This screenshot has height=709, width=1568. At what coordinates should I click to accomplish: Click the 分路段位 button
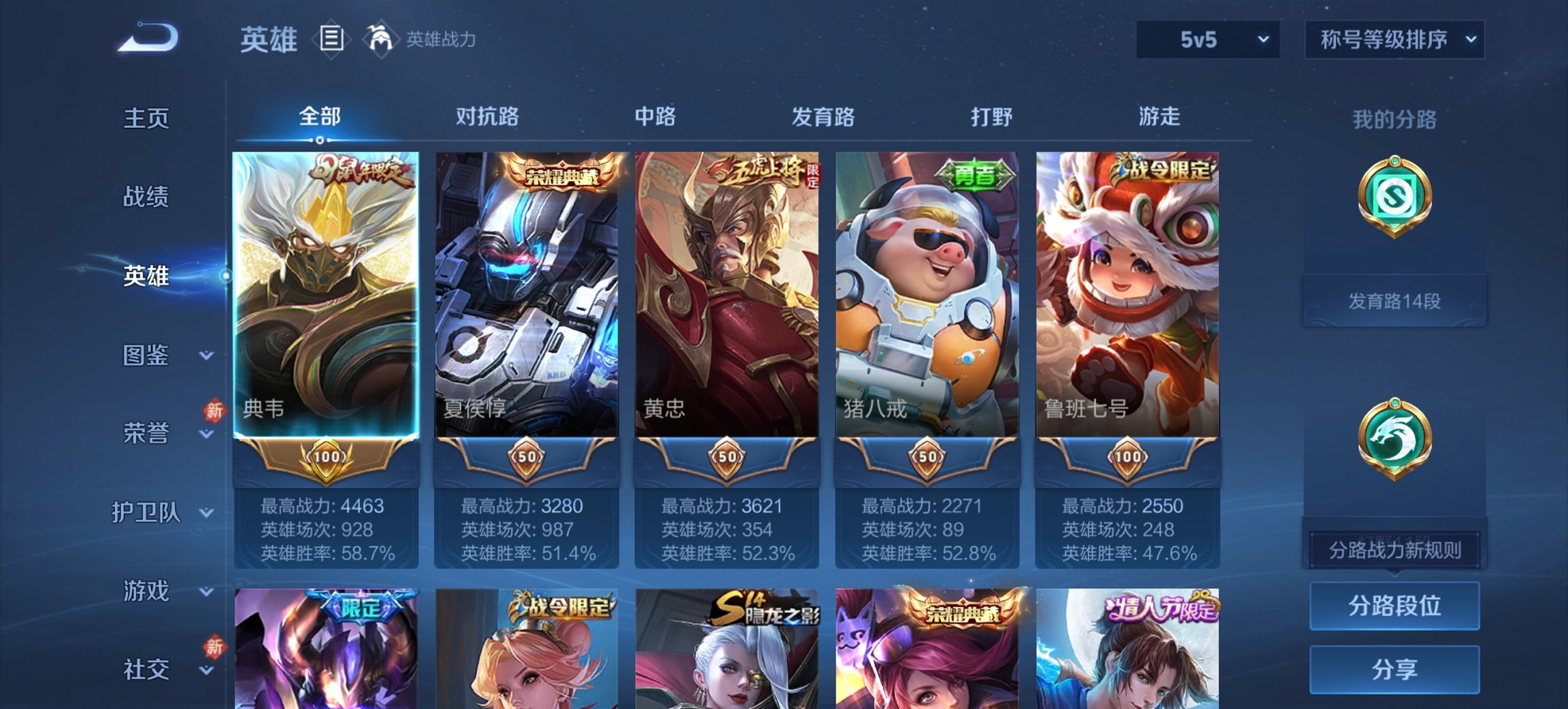[x=1394, y=605]
